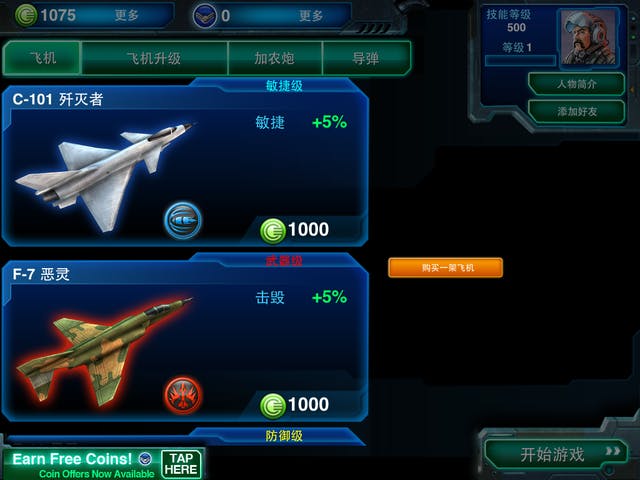Click the TAP HERE button
This screenshot has height=480, width=640.
click(x=181, y=464)
